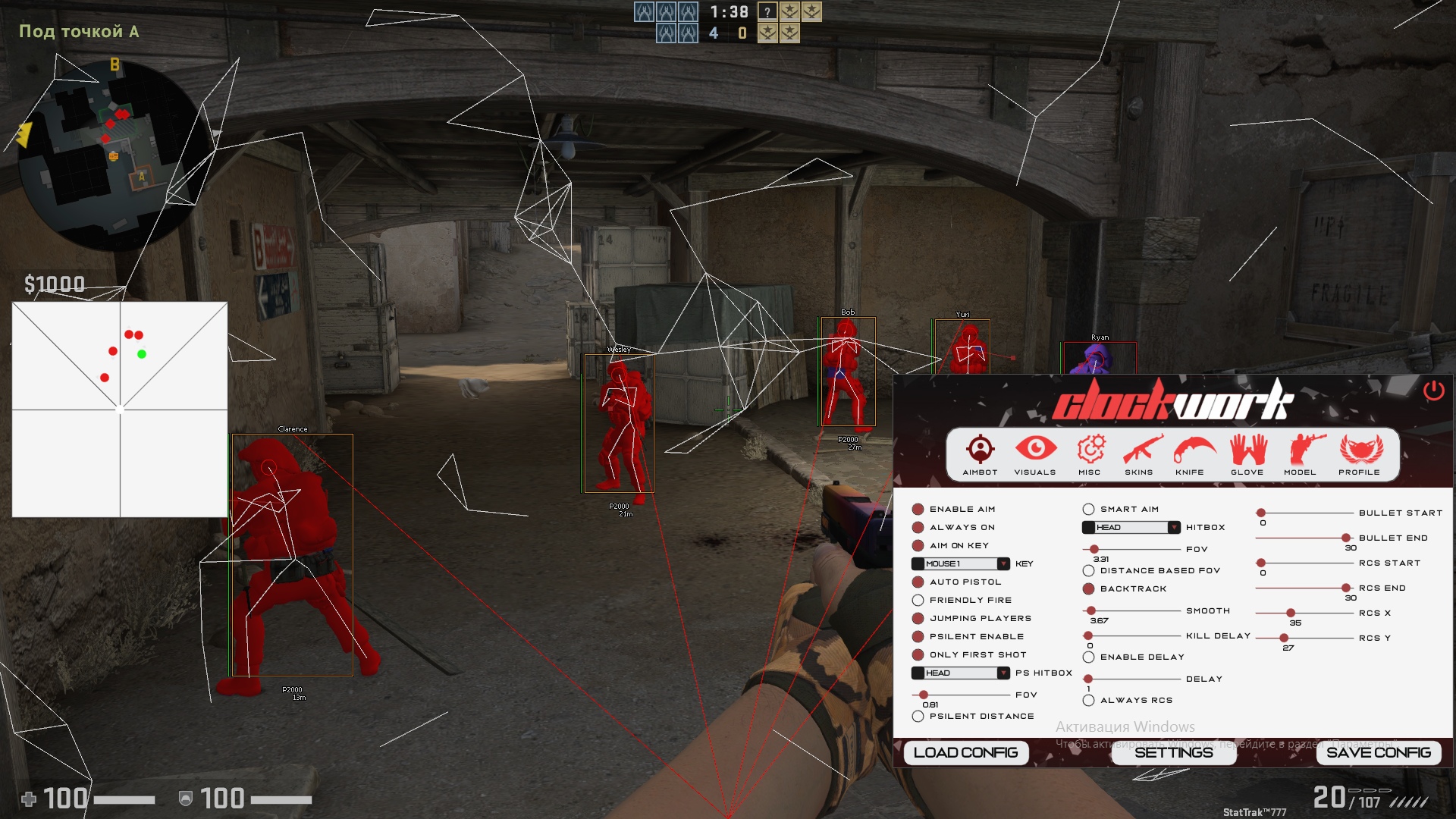Toggle the Distance Based FOV option
The width and height of the screenshot is (1456, 819).
click(x=1088, y=570)
